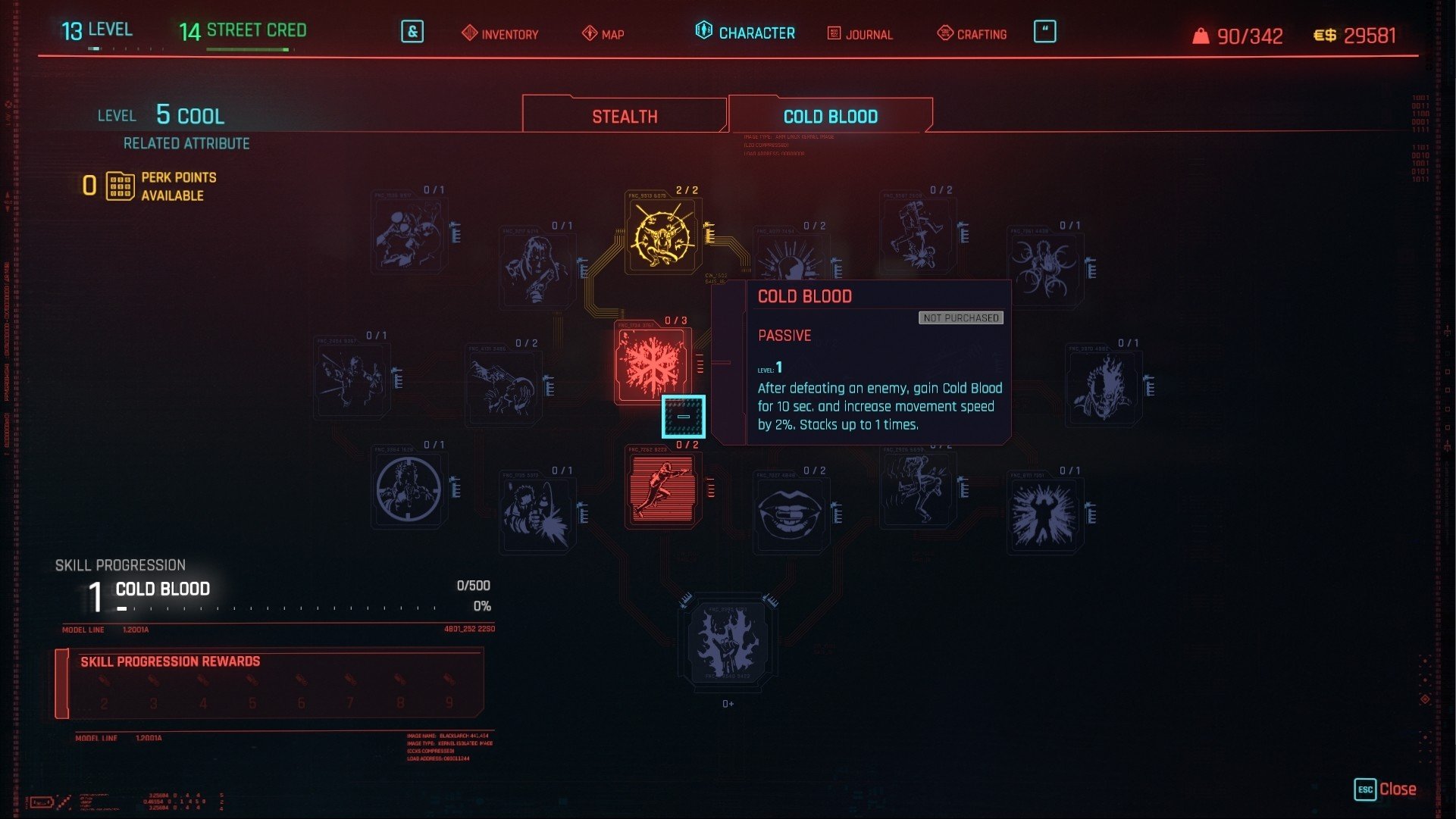Viewport: 1456px width, 819px height.
Task: Switch to the Stealth tab
Action: tap(625, 116)
